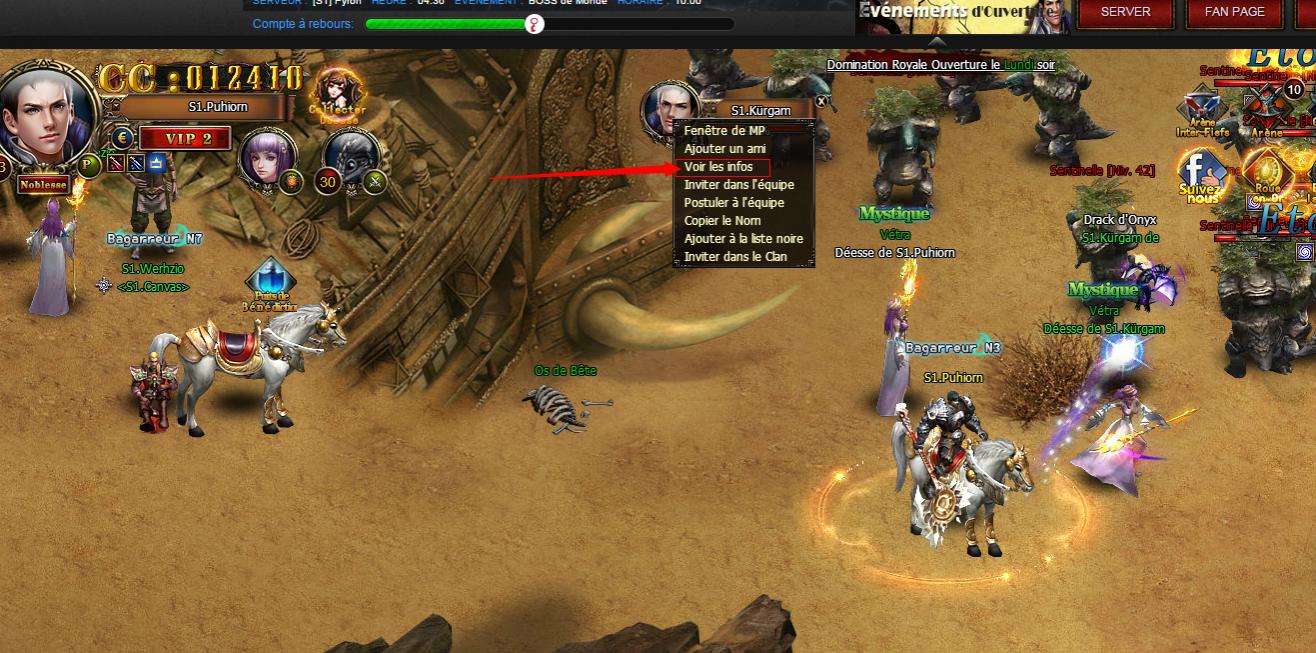The height and width of the screenshot is (653, 1316).
Task: Open the euro recharge icon
Action: [122, 138]
